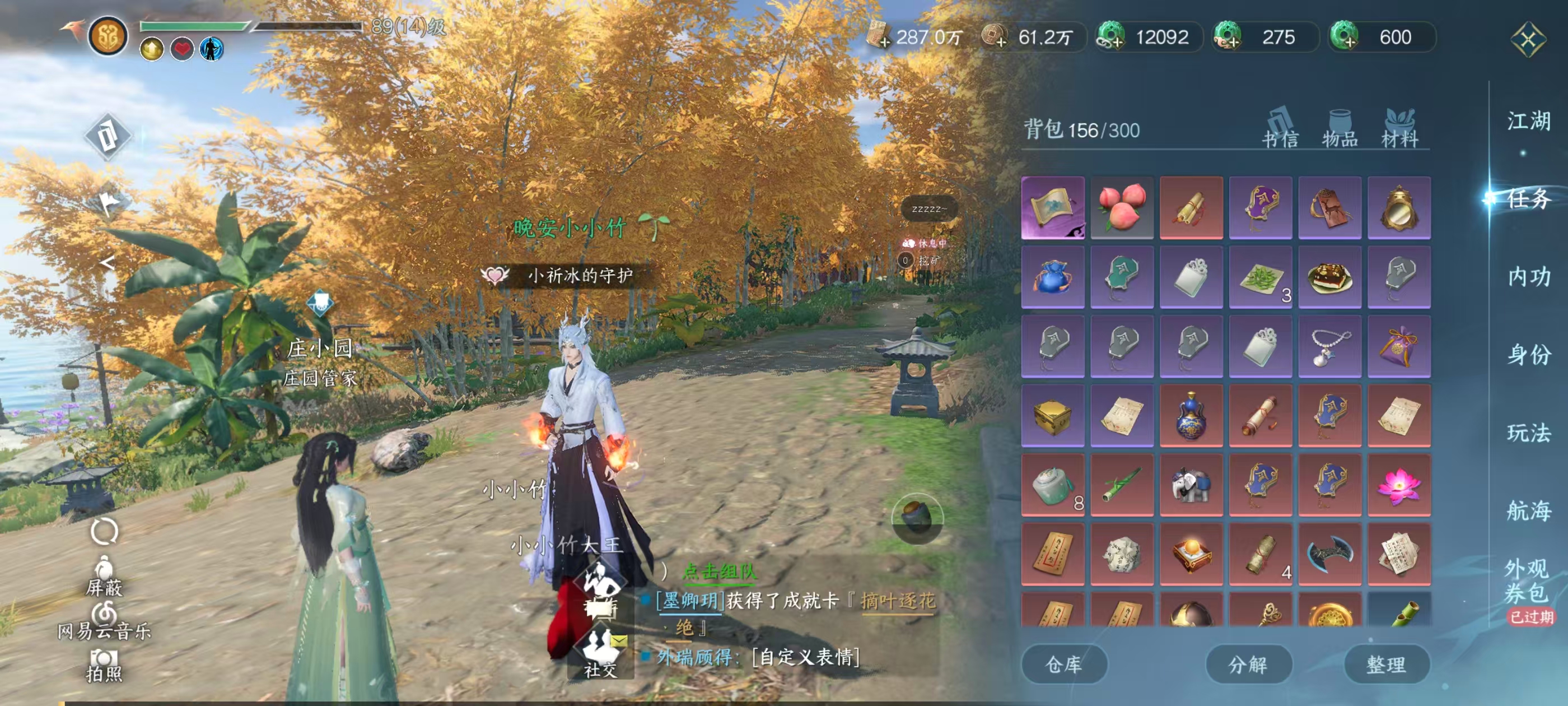Viewport: 1568px width, 706px height.
Task: Select the blue porcelain vase item
Action: coord(1191,416)
